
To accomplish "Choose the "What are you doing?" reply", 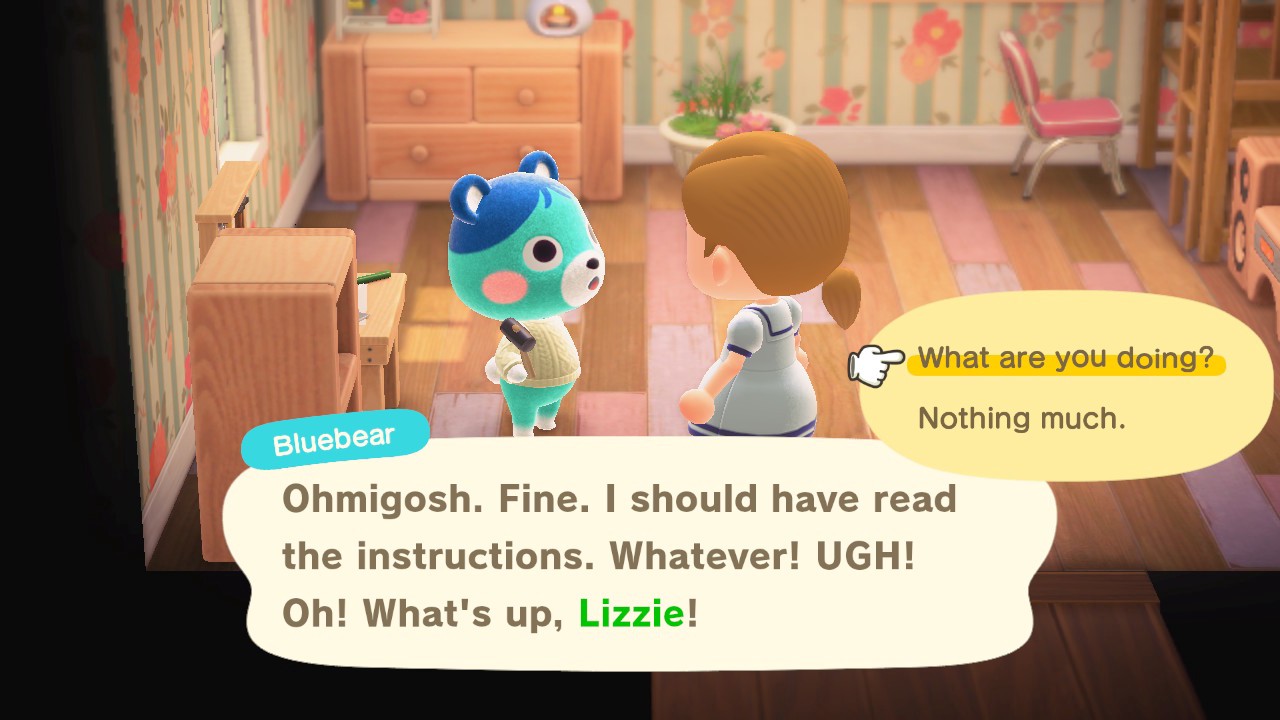I will pos(1065,358).
